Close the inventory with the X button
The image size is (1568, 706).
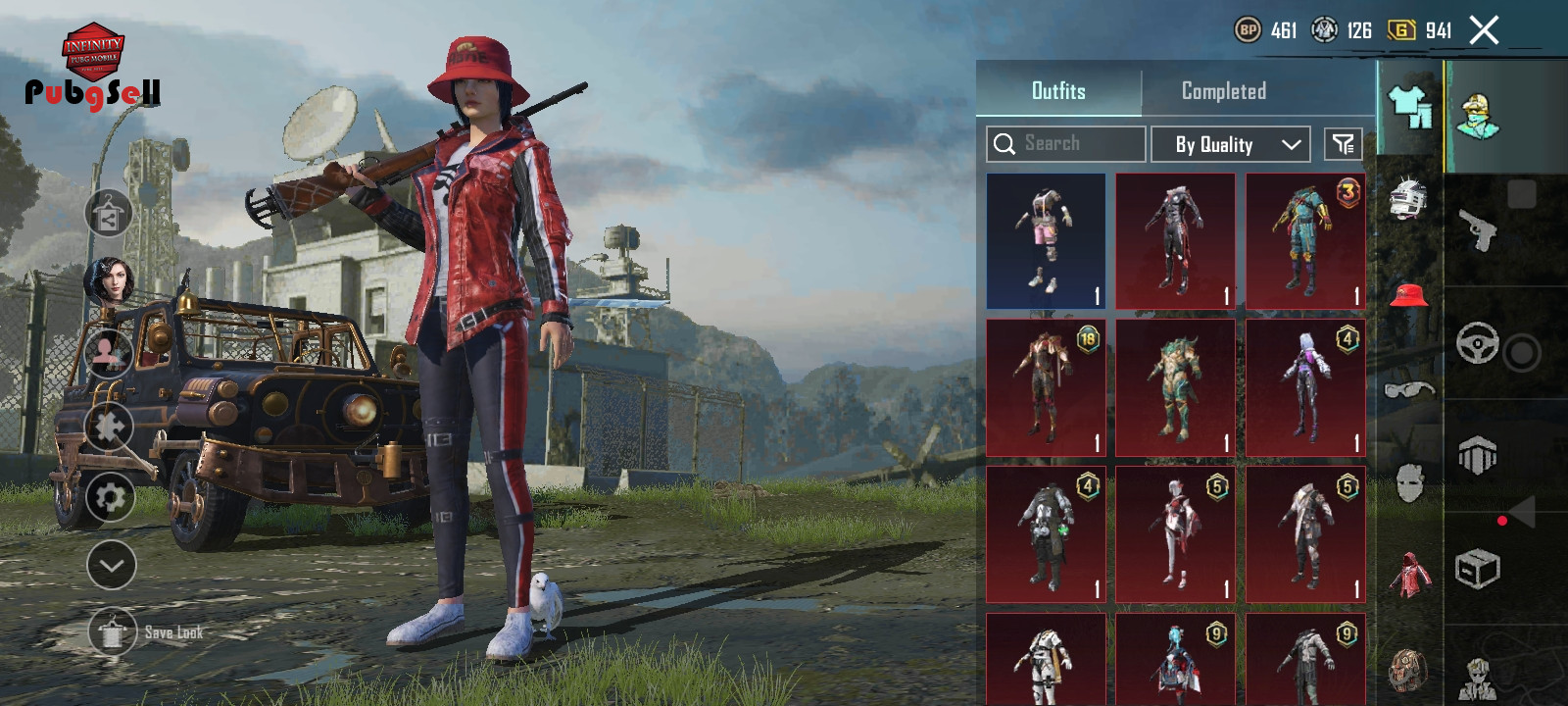click(1484, 30)
